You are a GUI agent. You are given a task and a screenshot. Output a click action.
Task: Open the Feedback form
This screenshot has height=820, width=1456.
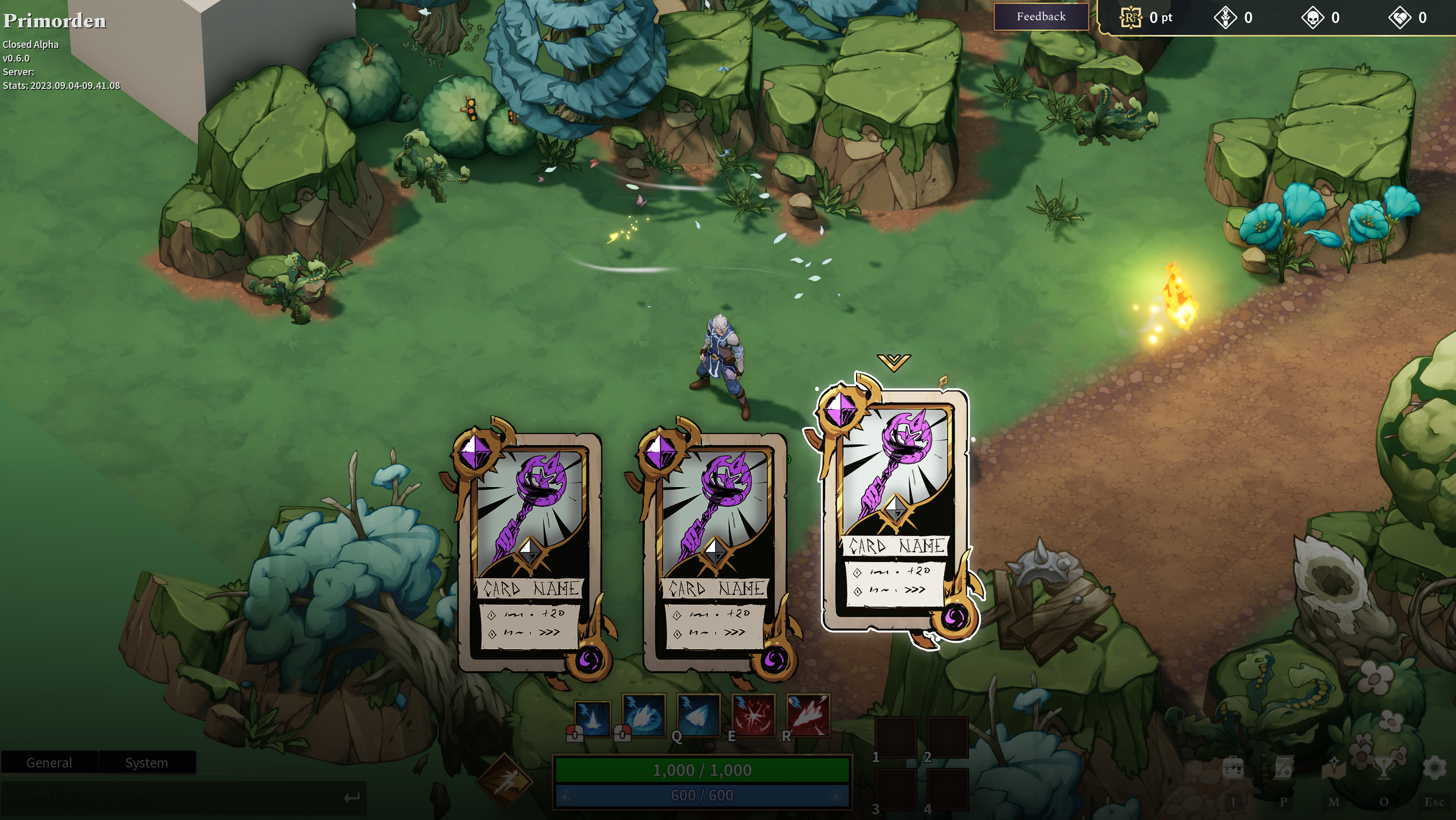point(1041,17)
